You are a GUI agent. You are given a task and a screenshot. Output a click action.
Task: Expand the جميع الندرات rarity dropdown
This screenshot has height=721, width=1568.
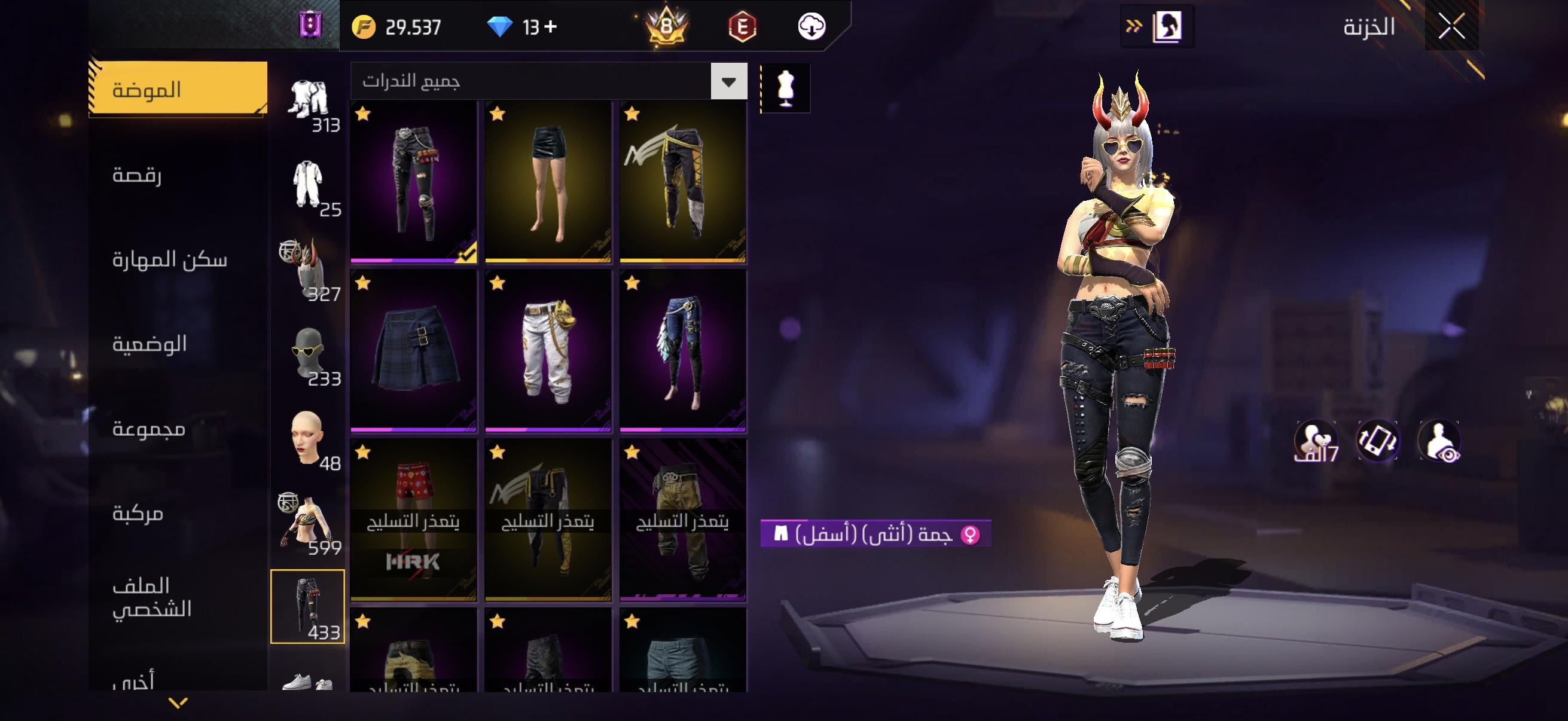click(x=728, y=81)
